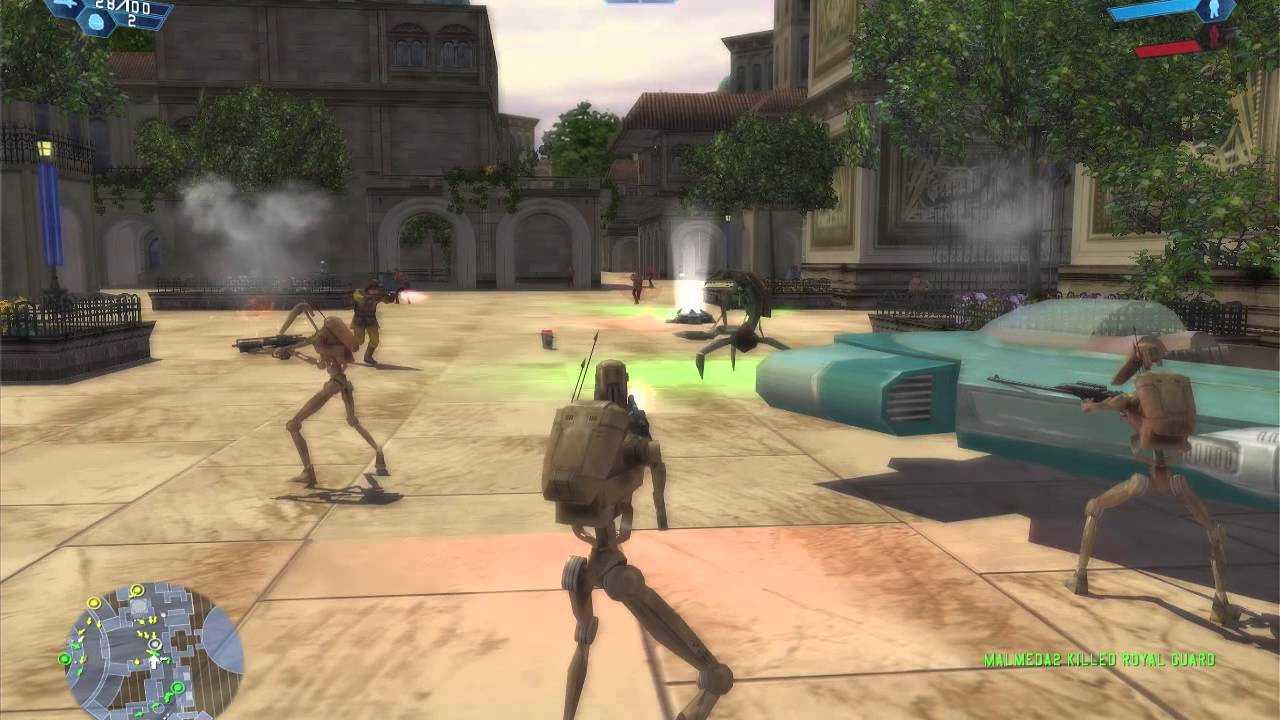
Task: Select the green command post marker on minimap
Action: click(x=64, y=658)
